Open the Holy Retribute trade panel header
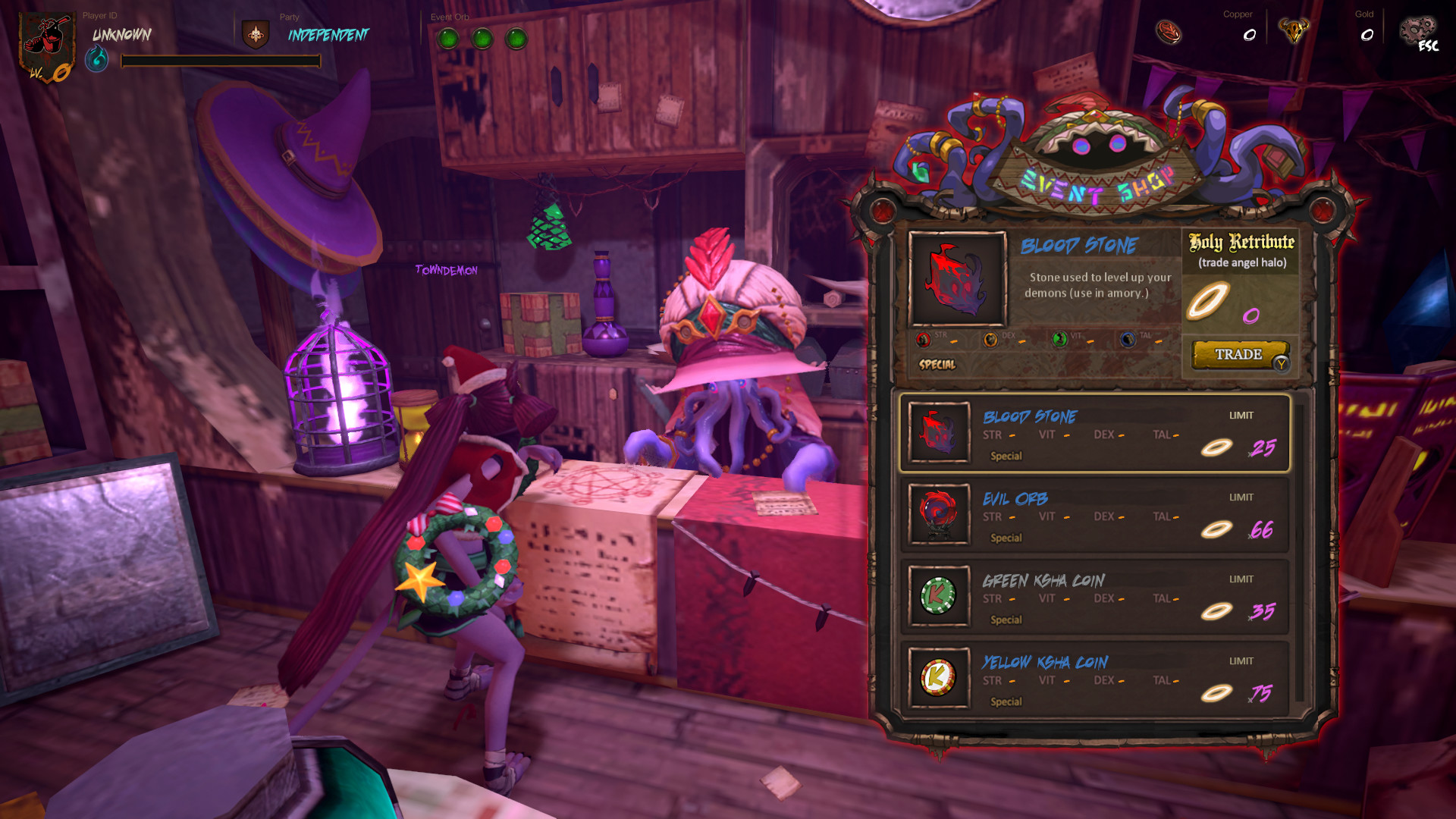 pyautogui.click(x=1241, y=241)
